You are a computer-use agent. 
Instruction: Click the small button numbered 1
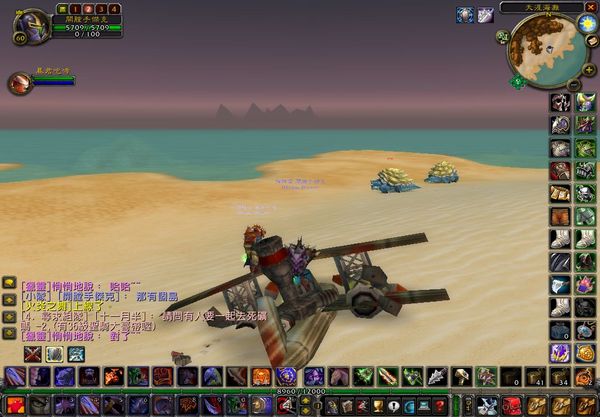coord(73,9)
